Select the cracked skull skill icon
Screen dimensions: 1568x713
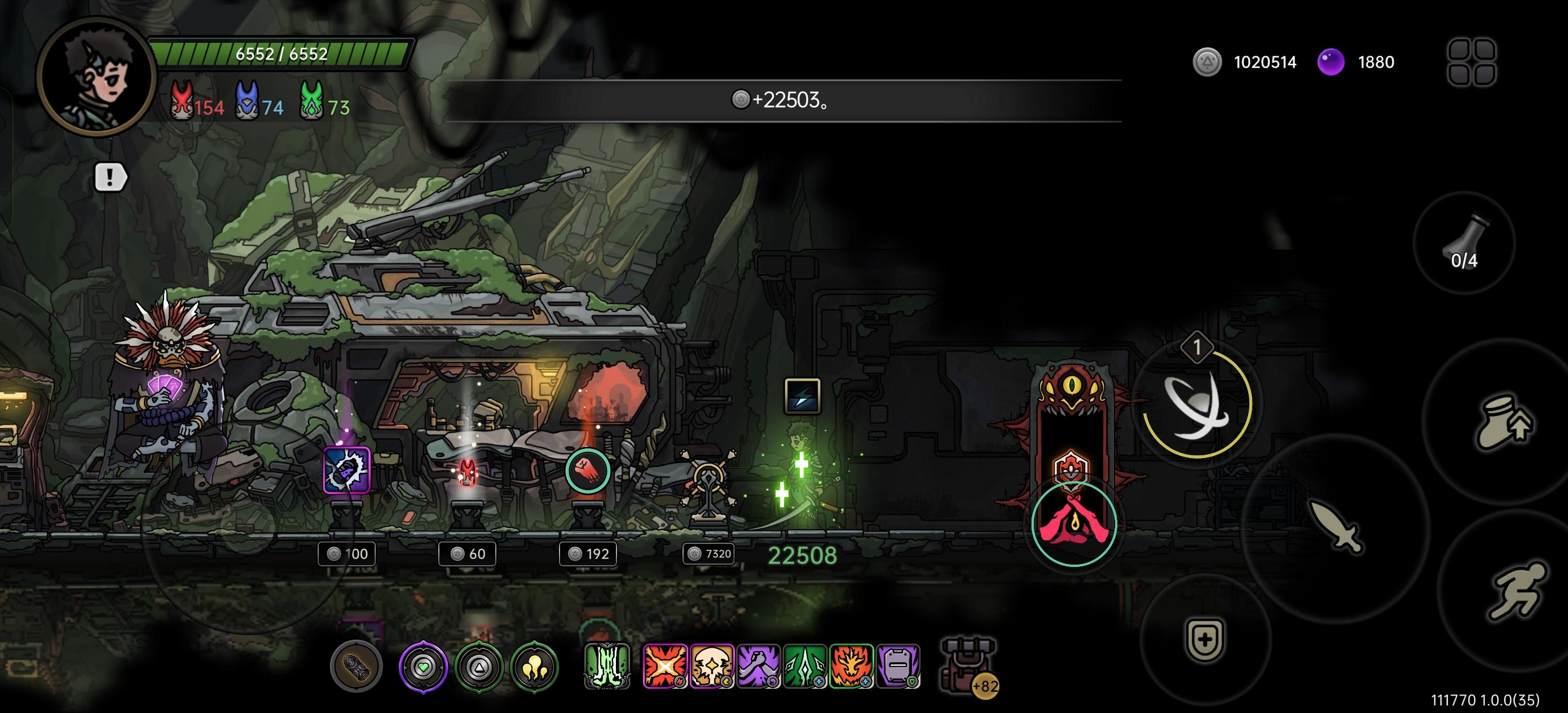[x=712, y=666]
